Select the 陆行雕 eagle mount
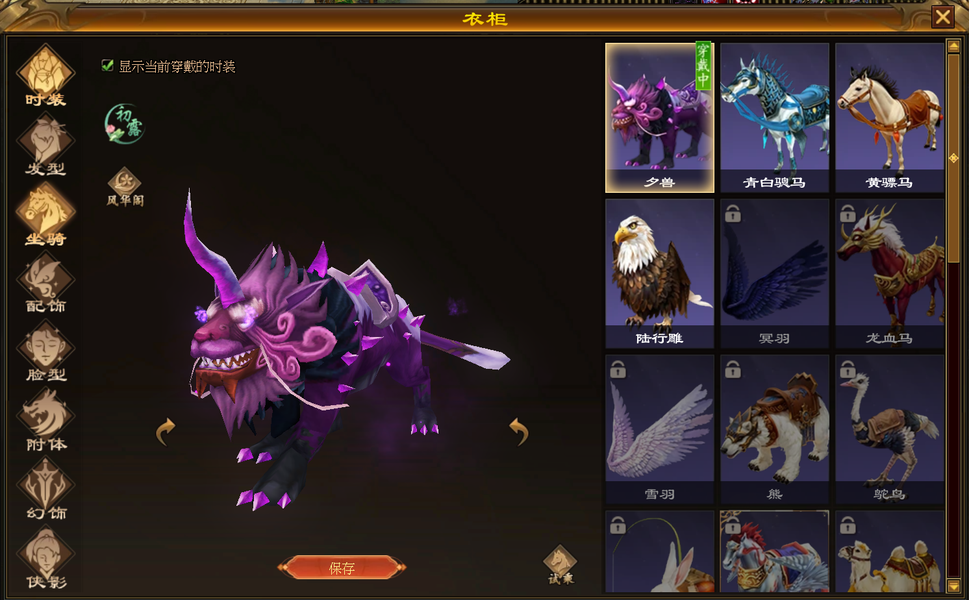 click(x=660, y=273)
